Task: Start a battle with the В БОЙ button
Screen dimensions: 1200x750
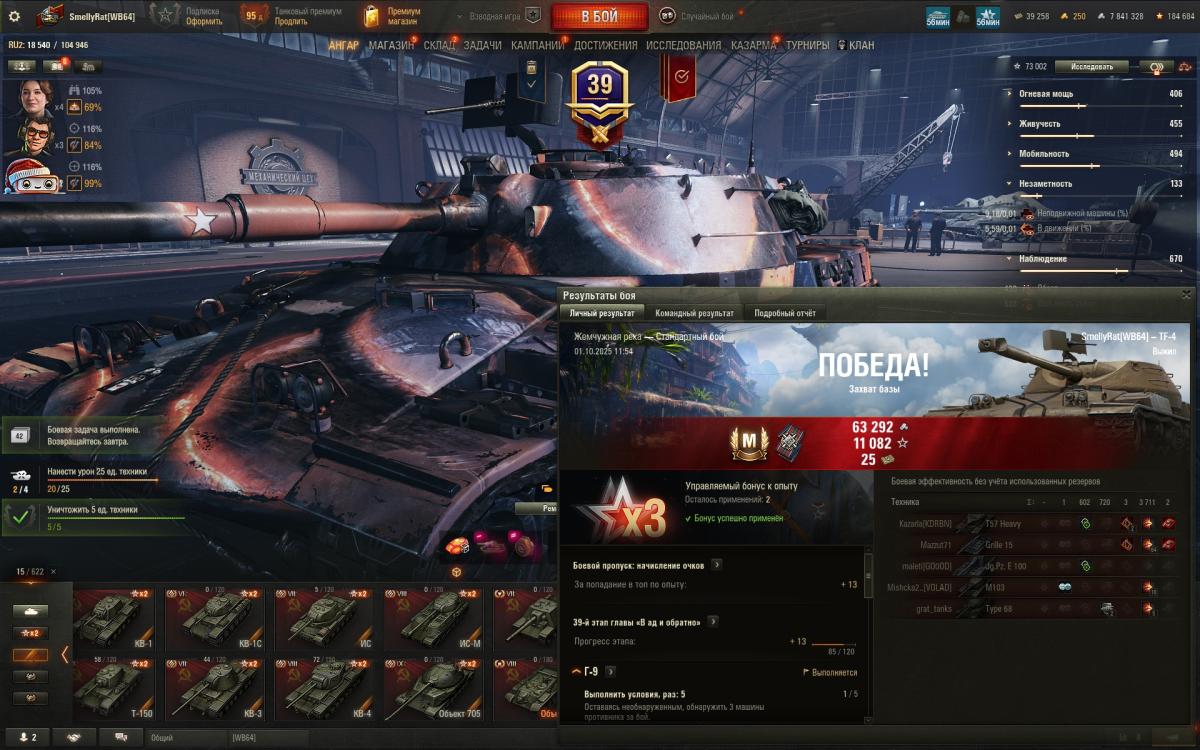Action: click(x=599, y=16)
